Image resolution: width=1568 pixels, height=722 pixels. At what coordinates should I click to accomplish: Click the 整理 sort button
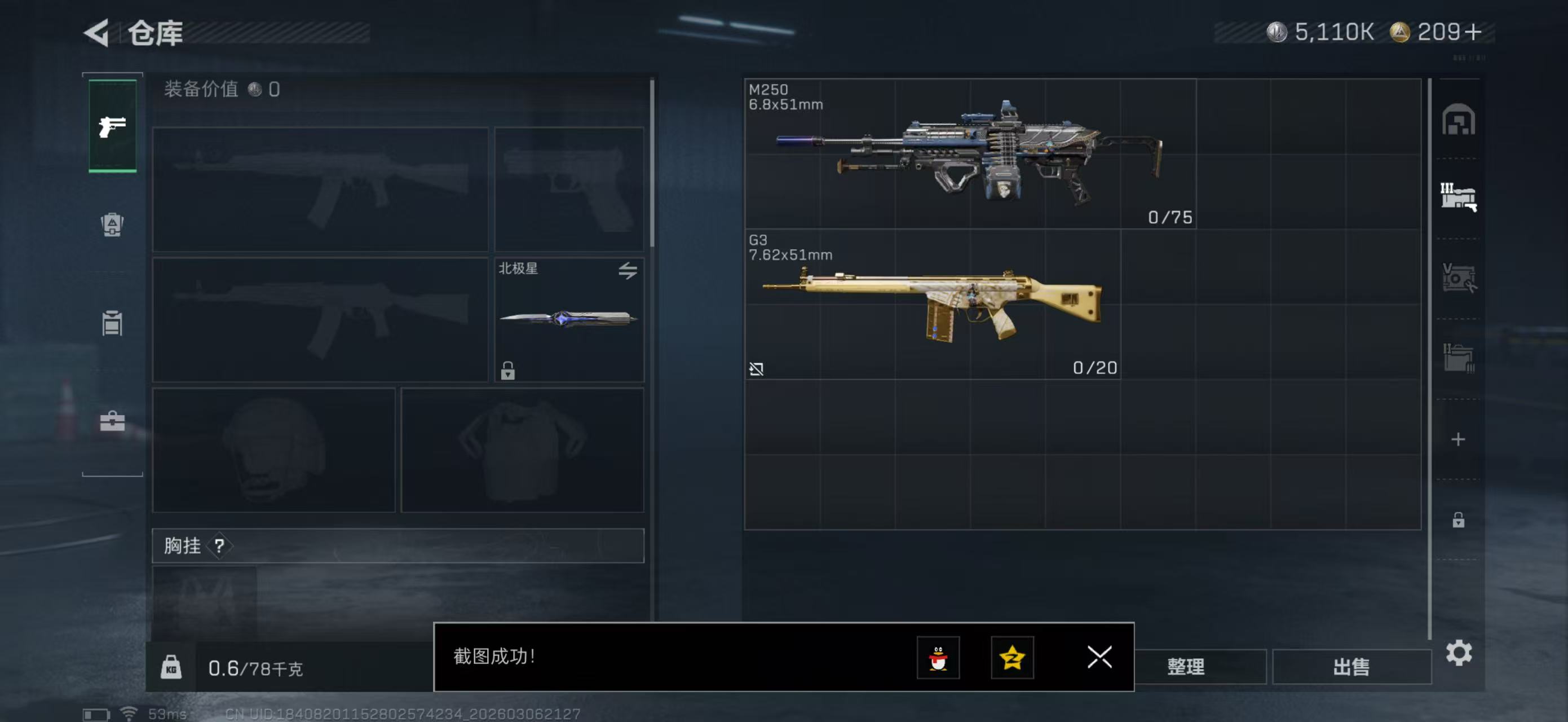(x=1185, y=667)
